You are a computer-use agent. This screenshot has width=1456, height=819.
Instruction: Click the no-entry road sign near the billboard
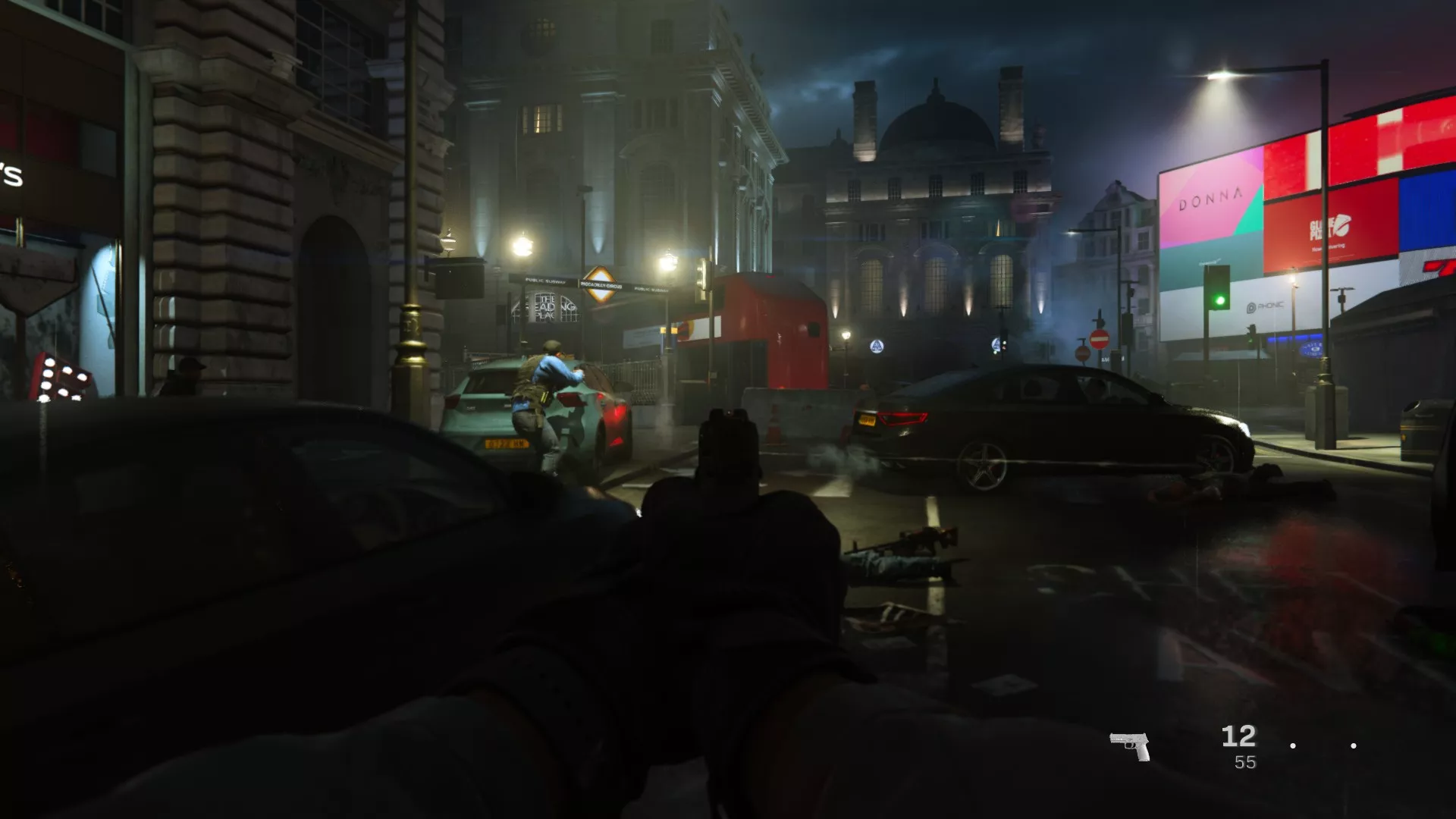[1100, 340]
